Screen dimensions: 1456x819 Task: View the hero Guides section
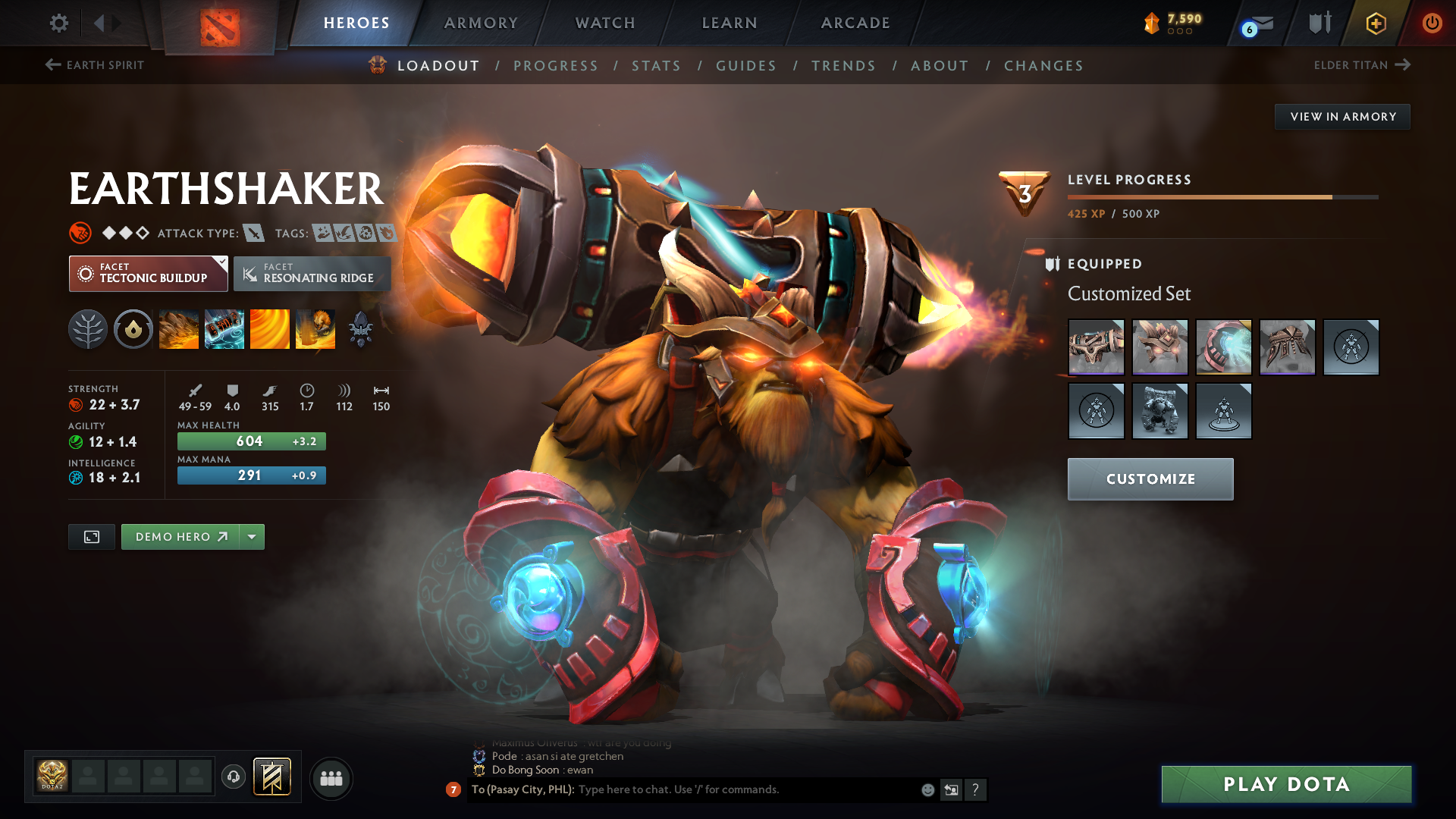point(746,66)
